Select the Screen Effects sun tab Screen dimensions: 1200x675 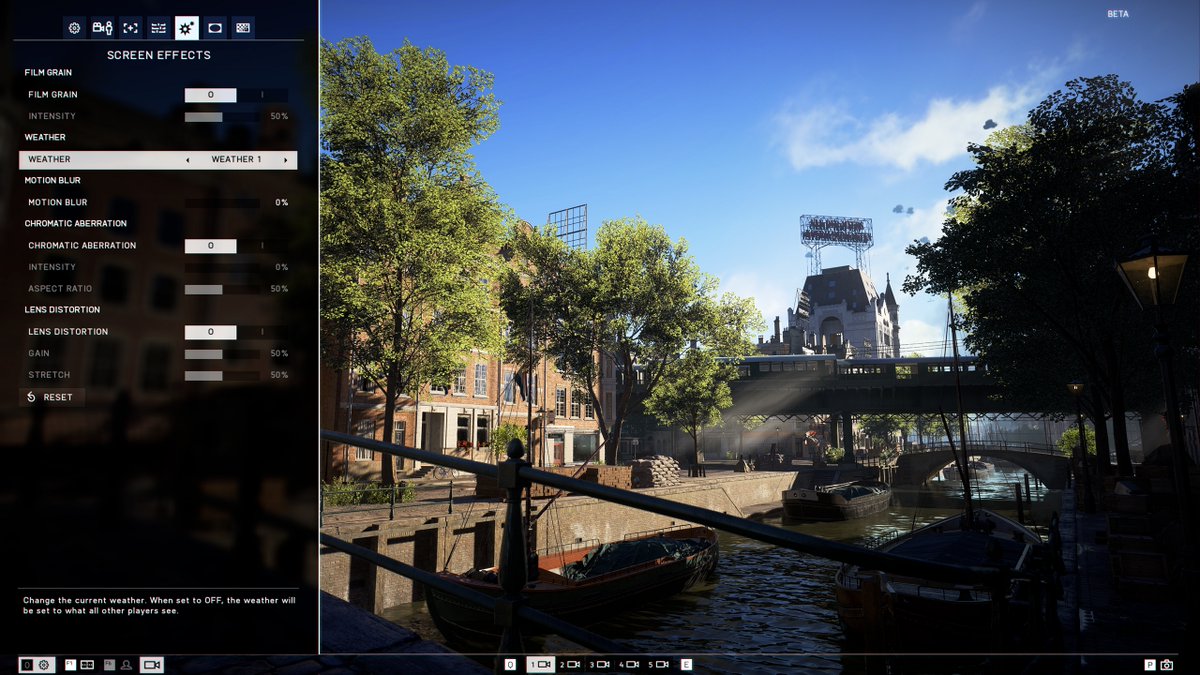click(186, 28)
